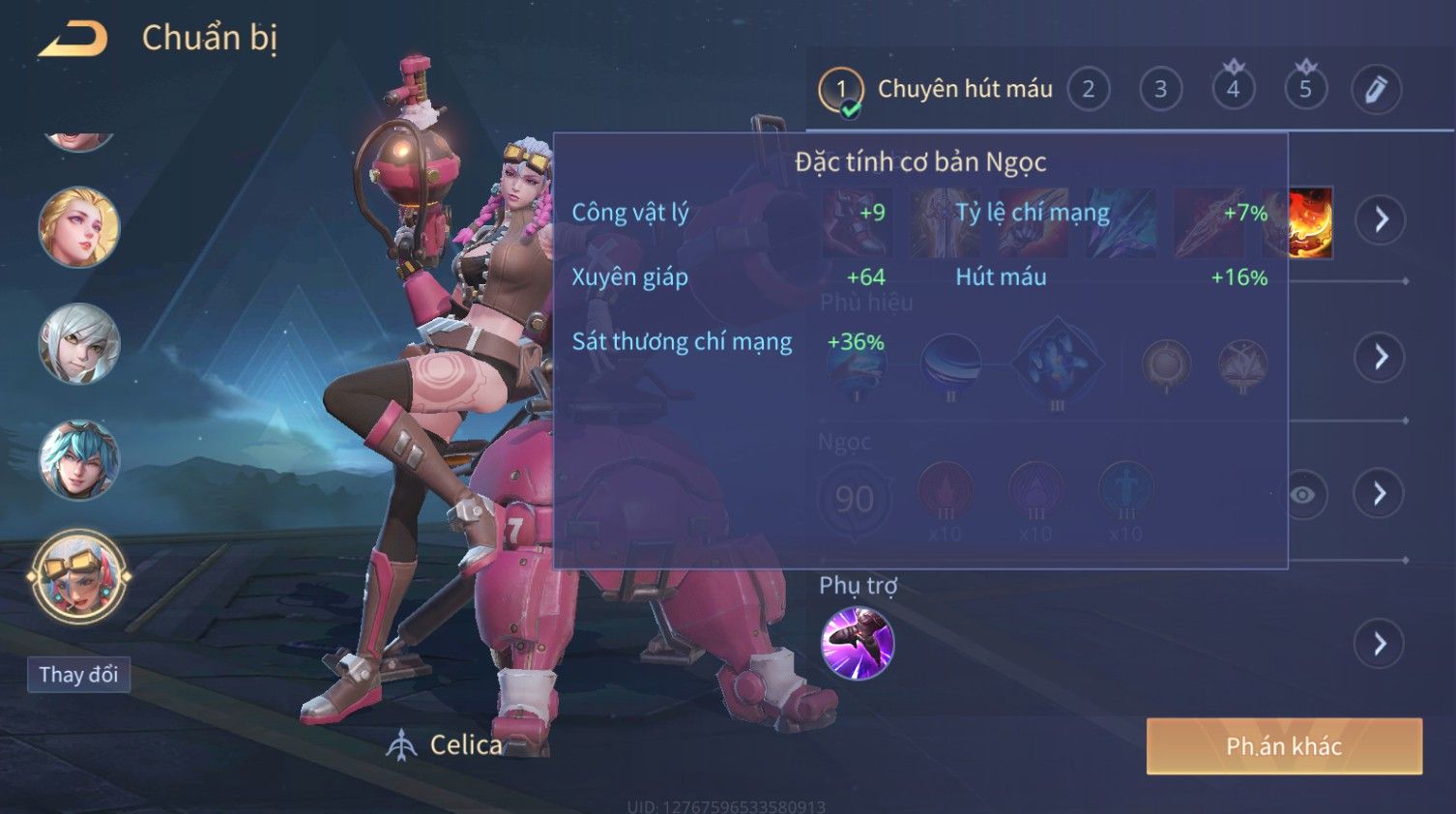The image size is (1456, 814).
Task: Open the Ngọc arcana arrow
Action: 1380,494
